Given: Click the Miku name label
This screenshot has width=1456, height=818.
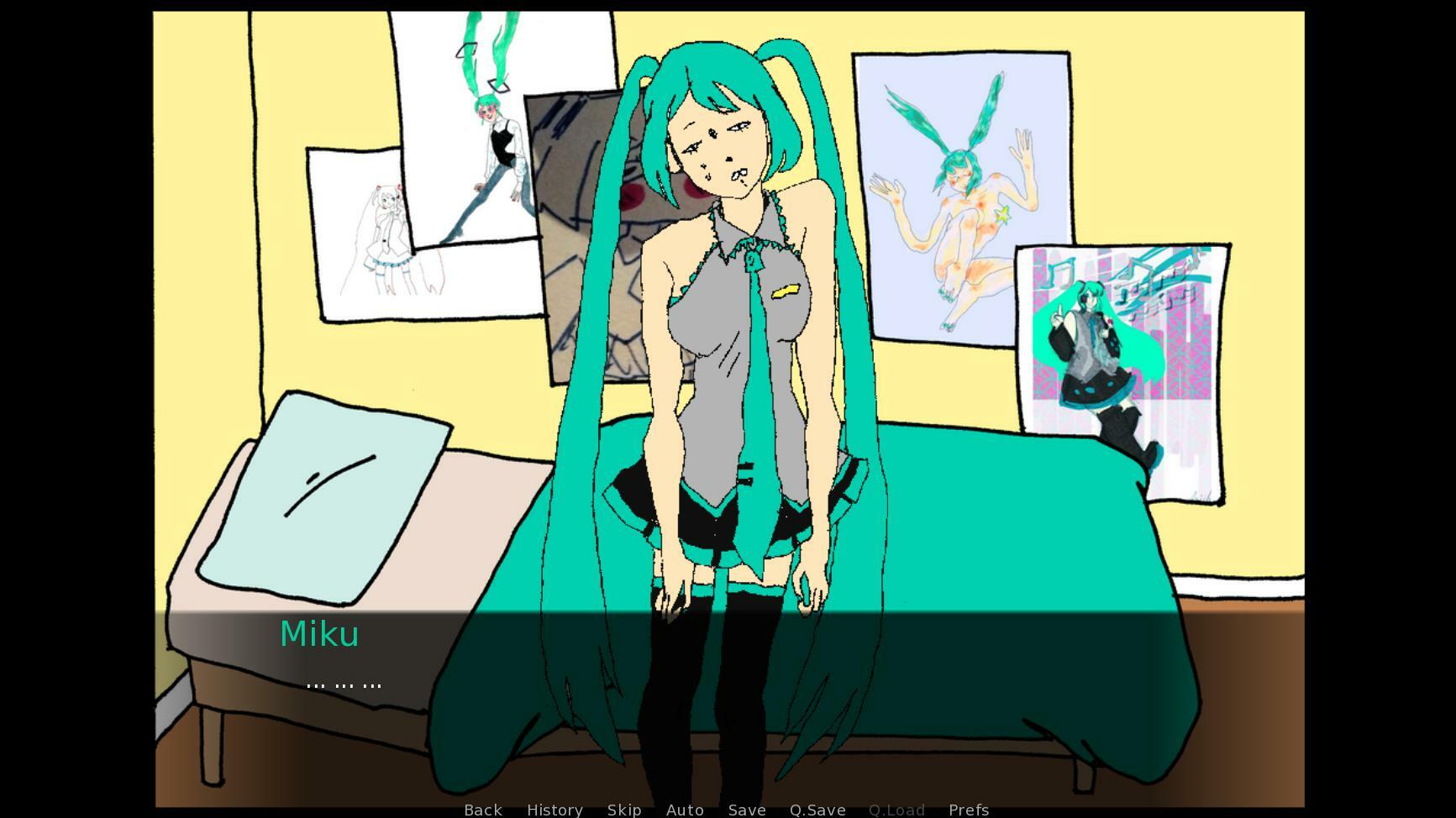Looking at the screenshot, I should [x=320, y=633].
